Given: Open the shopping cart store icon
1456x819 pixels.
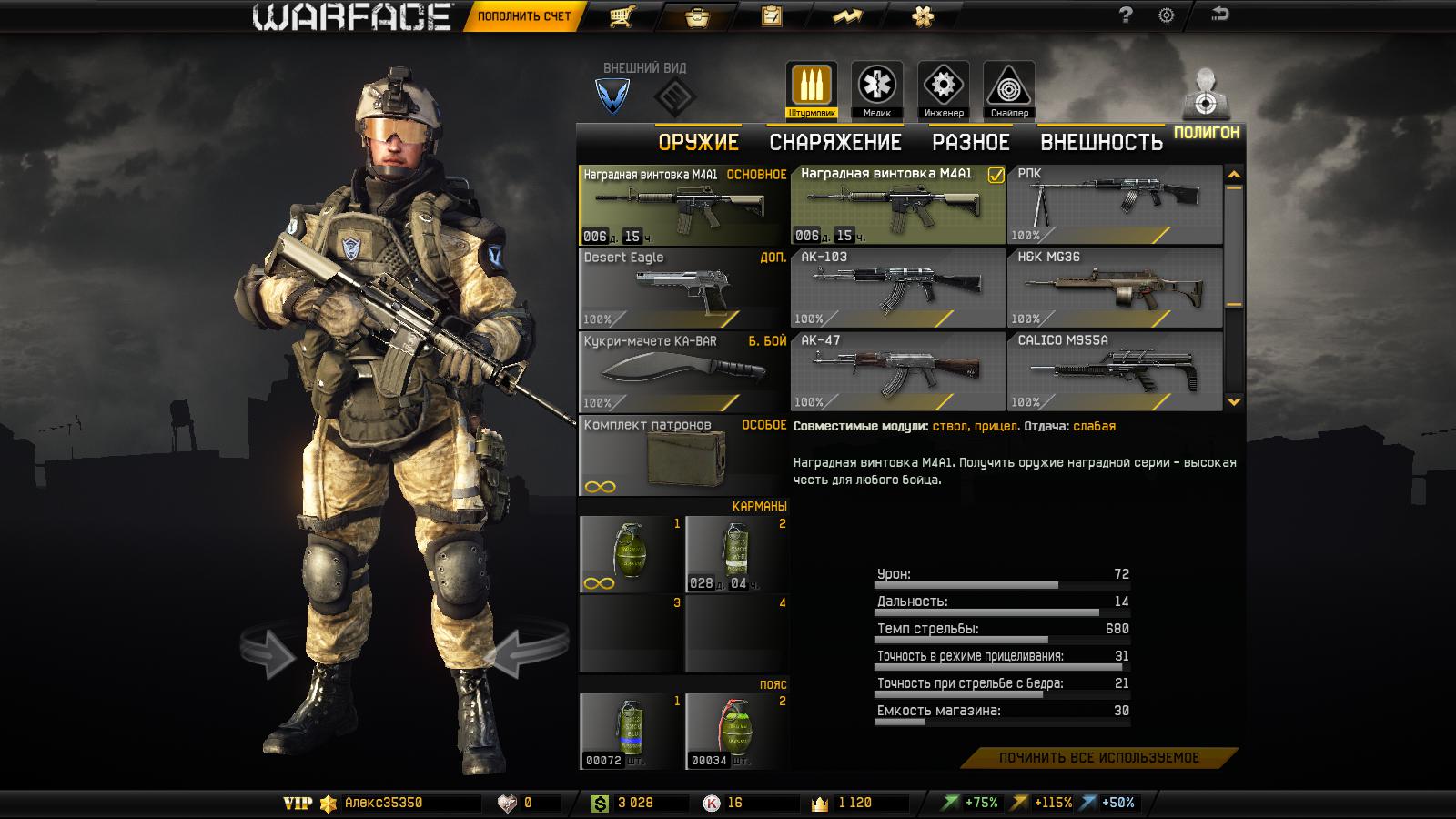Looking at the screenshot, I should 622,16.
